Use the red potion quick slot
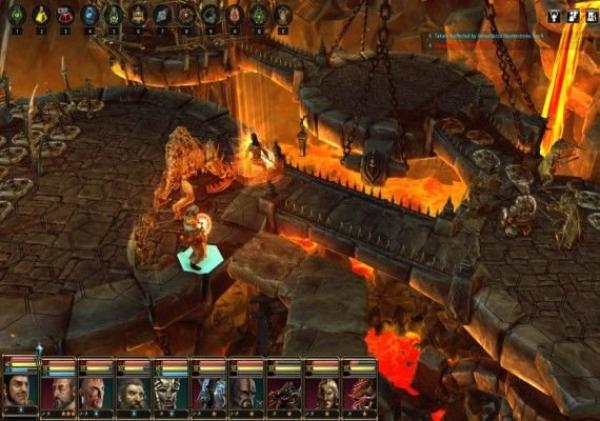Screen dimensions: 600x421 pos(65,14)
